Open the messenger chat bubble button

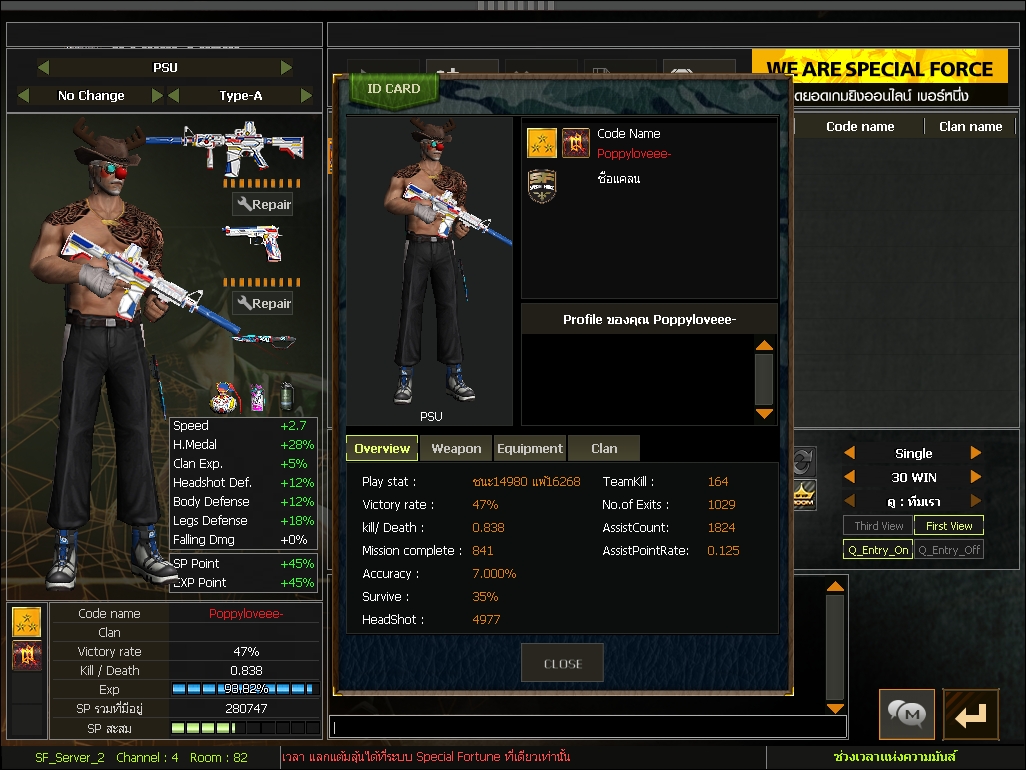[x=907, y=714]
